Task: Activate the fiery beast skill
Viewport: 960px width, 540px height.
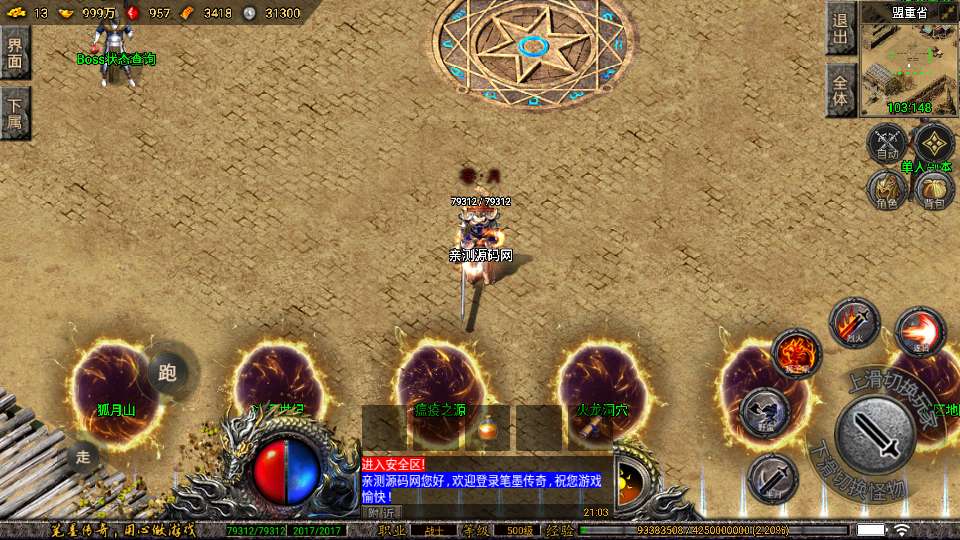Action: click(x=797, y=354)
